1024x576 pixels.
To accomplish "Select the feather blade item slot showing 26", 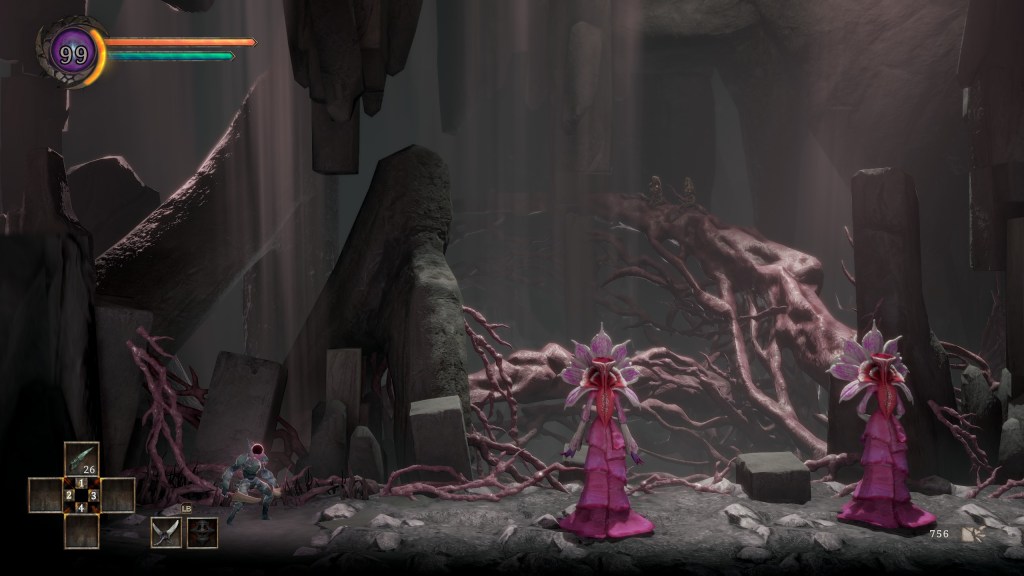I will point(82,458).
